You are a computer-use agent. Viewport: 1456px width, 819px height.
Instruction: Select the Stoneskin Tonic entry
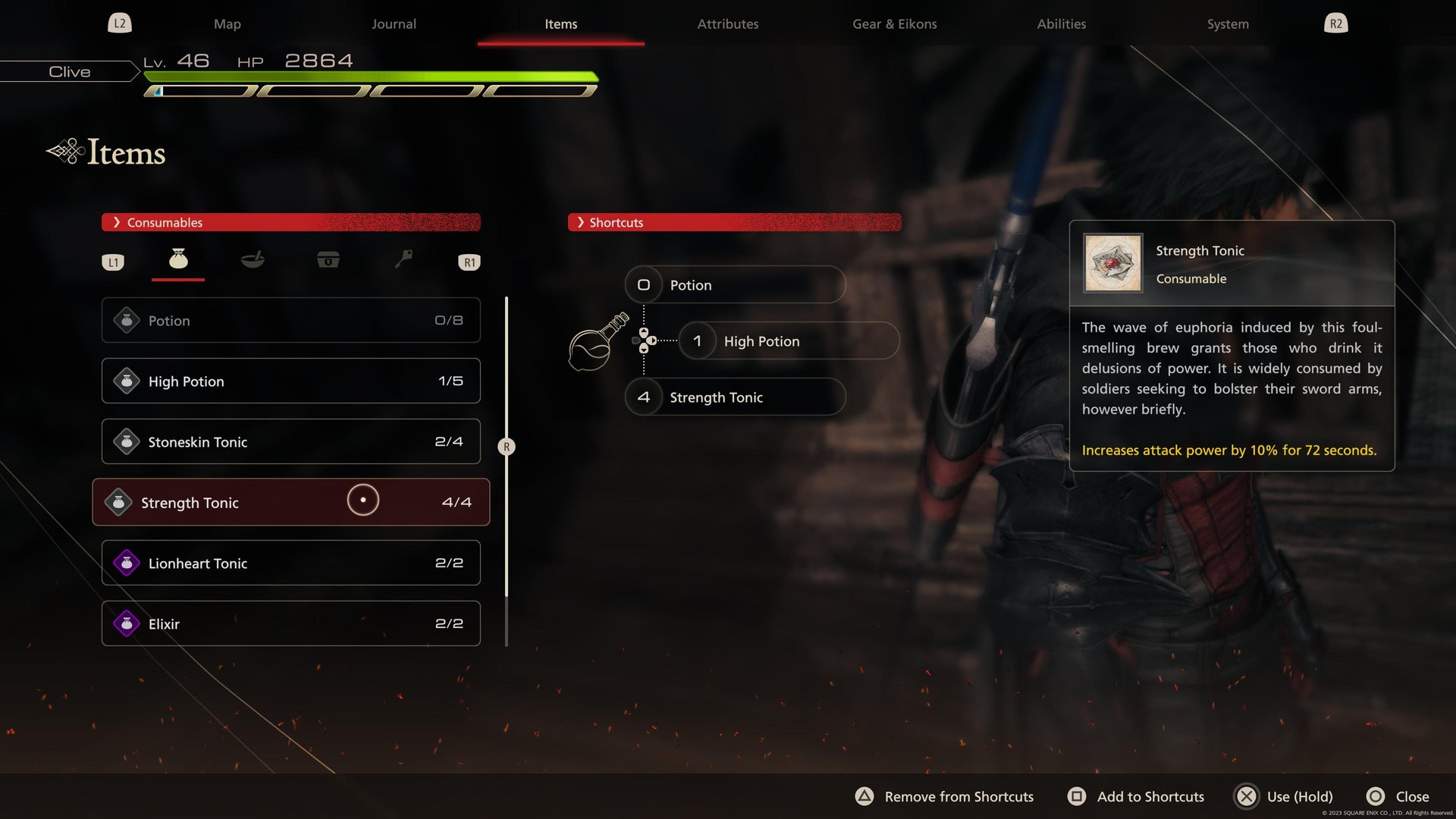(290, 441)
